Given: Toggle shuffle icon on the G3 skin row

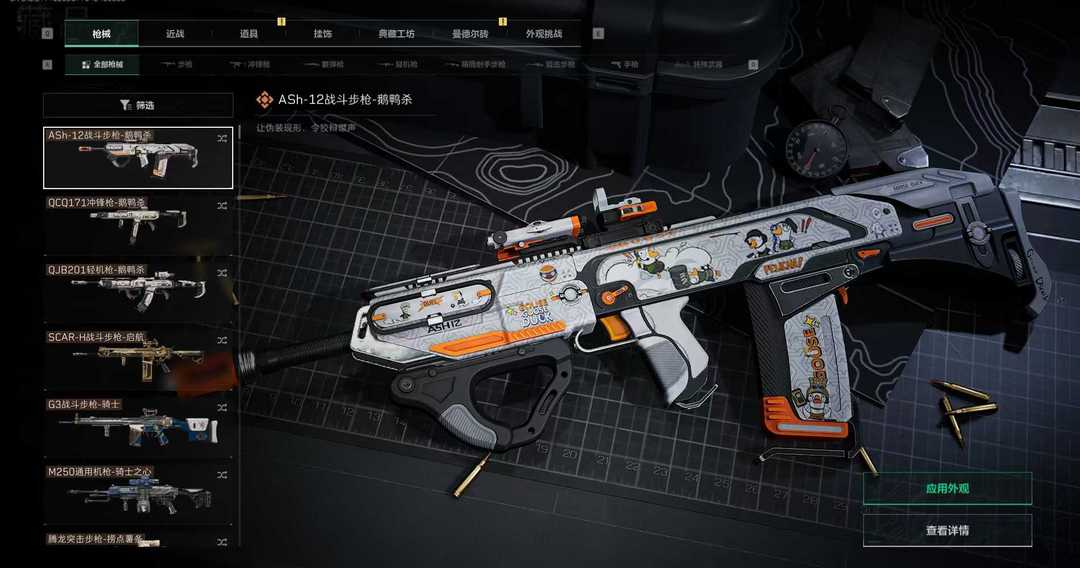Looking at the screenshot, I should tap(222, 406).
